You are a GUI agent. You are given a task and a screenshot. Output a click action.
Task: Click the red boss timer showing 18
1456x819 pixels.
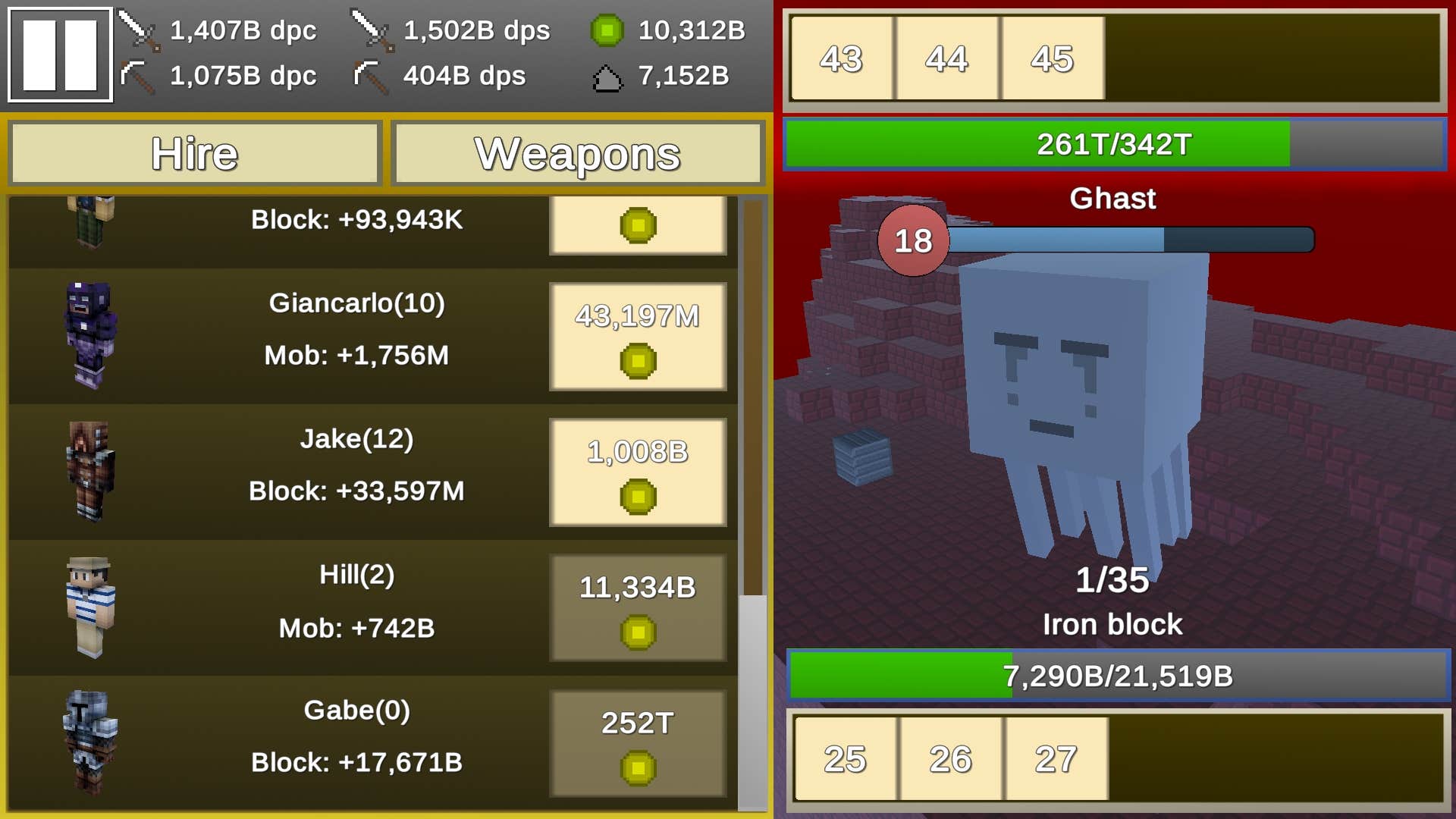(x=913, y=241)
